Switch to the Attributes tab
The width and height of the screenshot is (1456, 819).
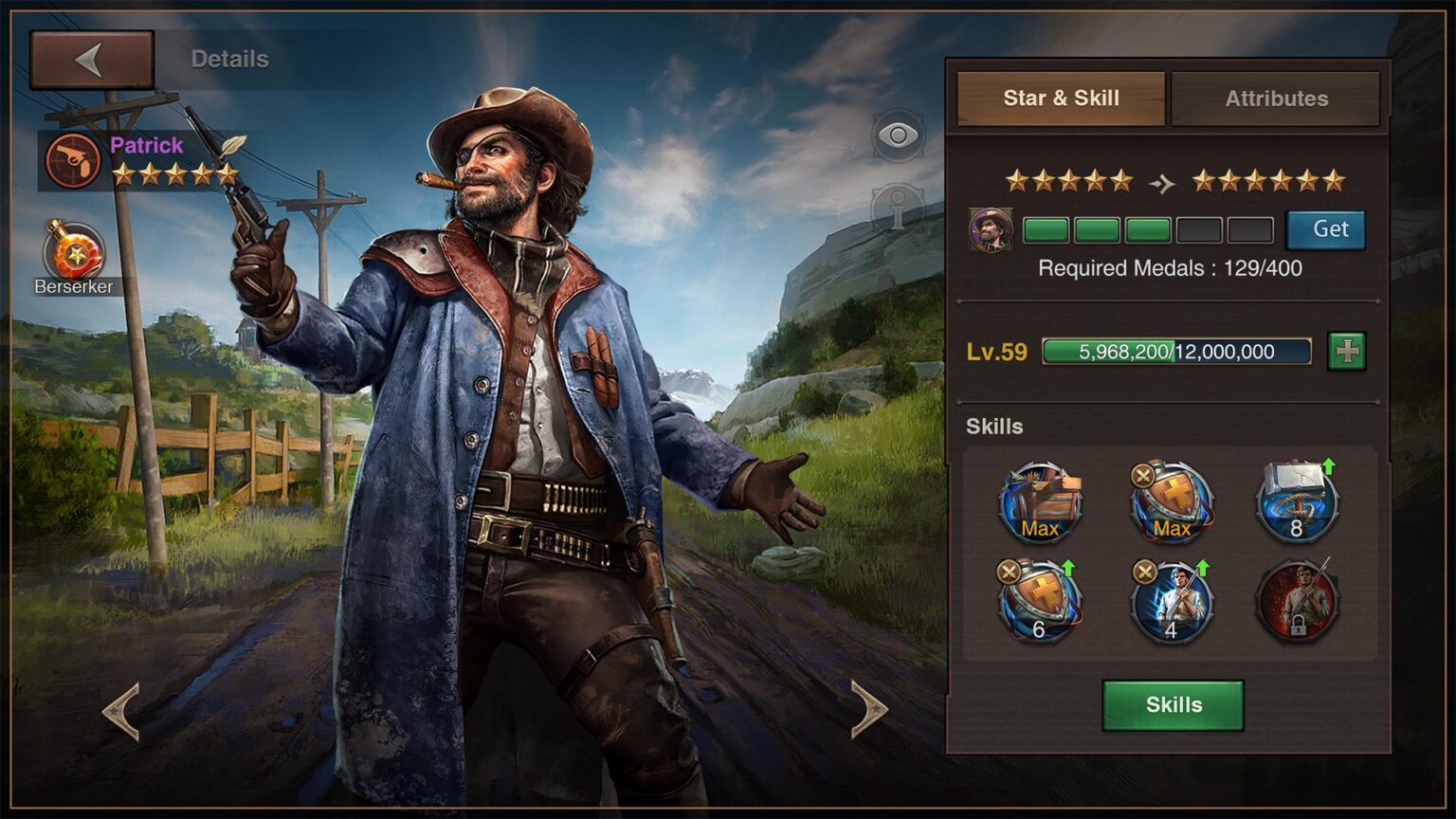[1275, 98]
